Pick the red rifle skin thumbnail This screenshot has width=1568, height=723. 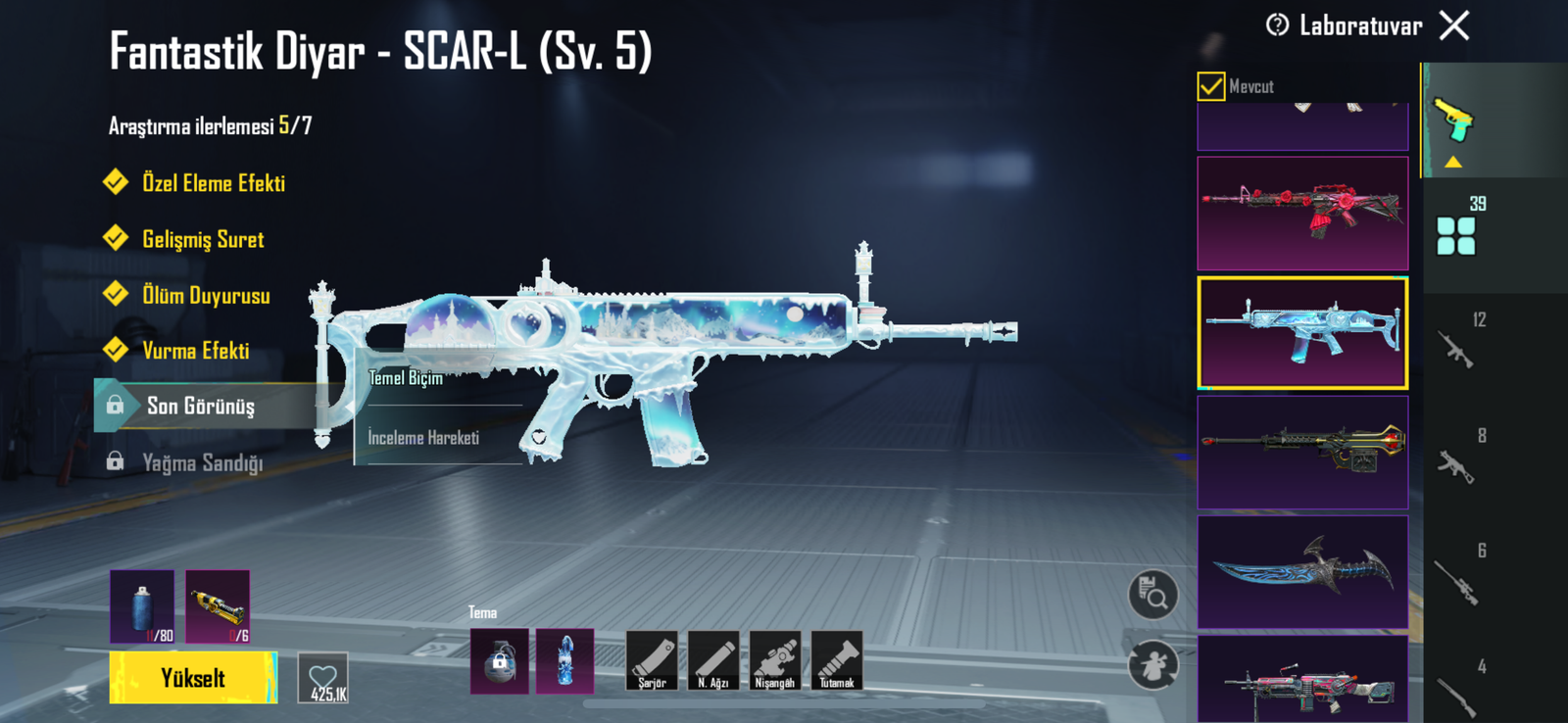(x=1302, y=213)
